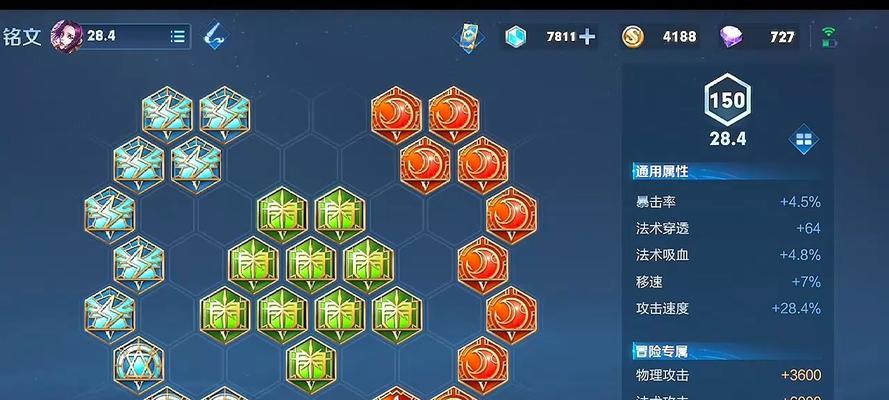Open the 28.4 rune page dropdown list
This screenshot has width=889, height=400.
tap(178, 37)
